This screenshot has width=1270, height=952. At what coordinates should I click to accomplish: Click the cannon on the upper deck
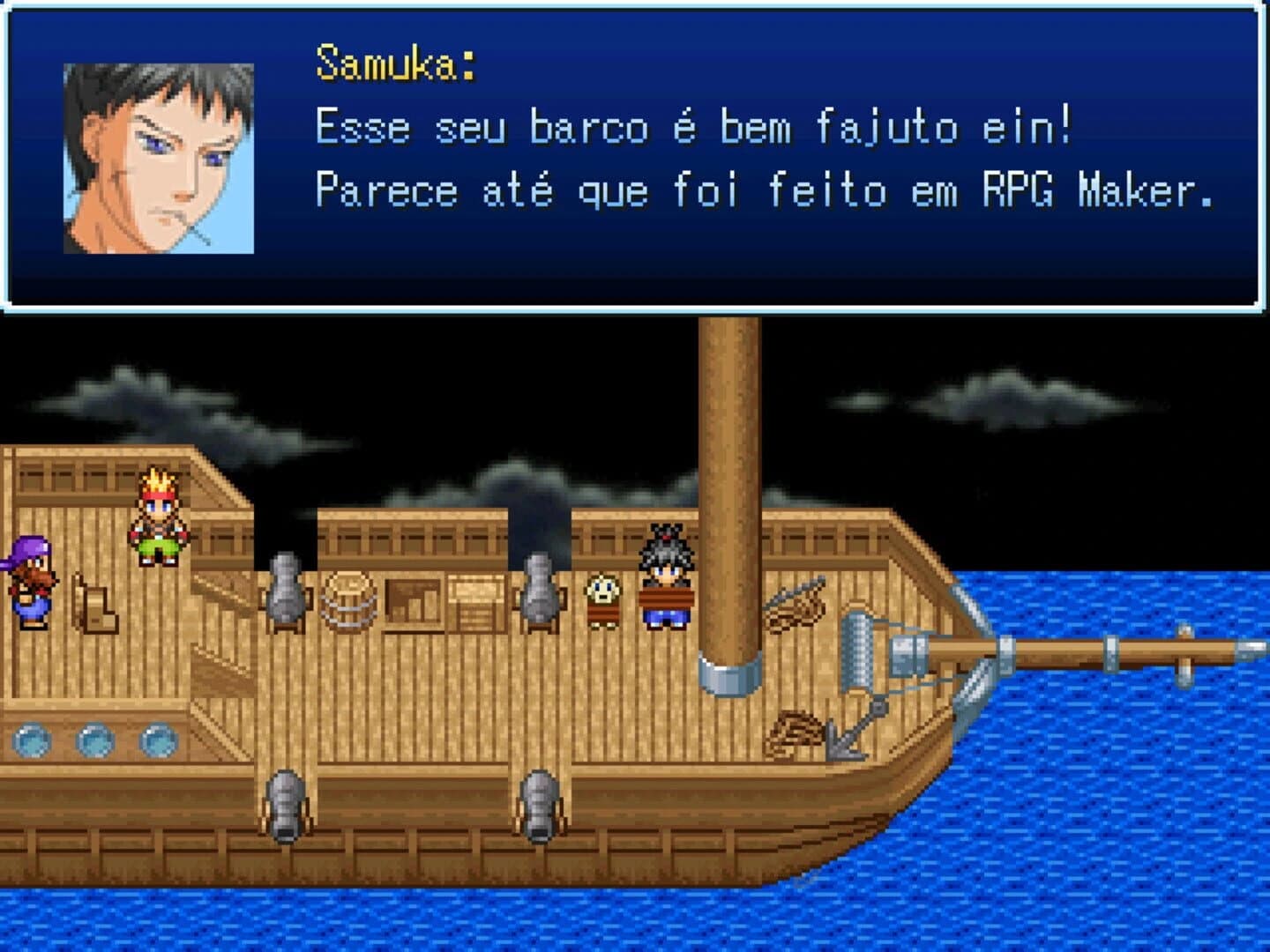[x=287, y=586]
